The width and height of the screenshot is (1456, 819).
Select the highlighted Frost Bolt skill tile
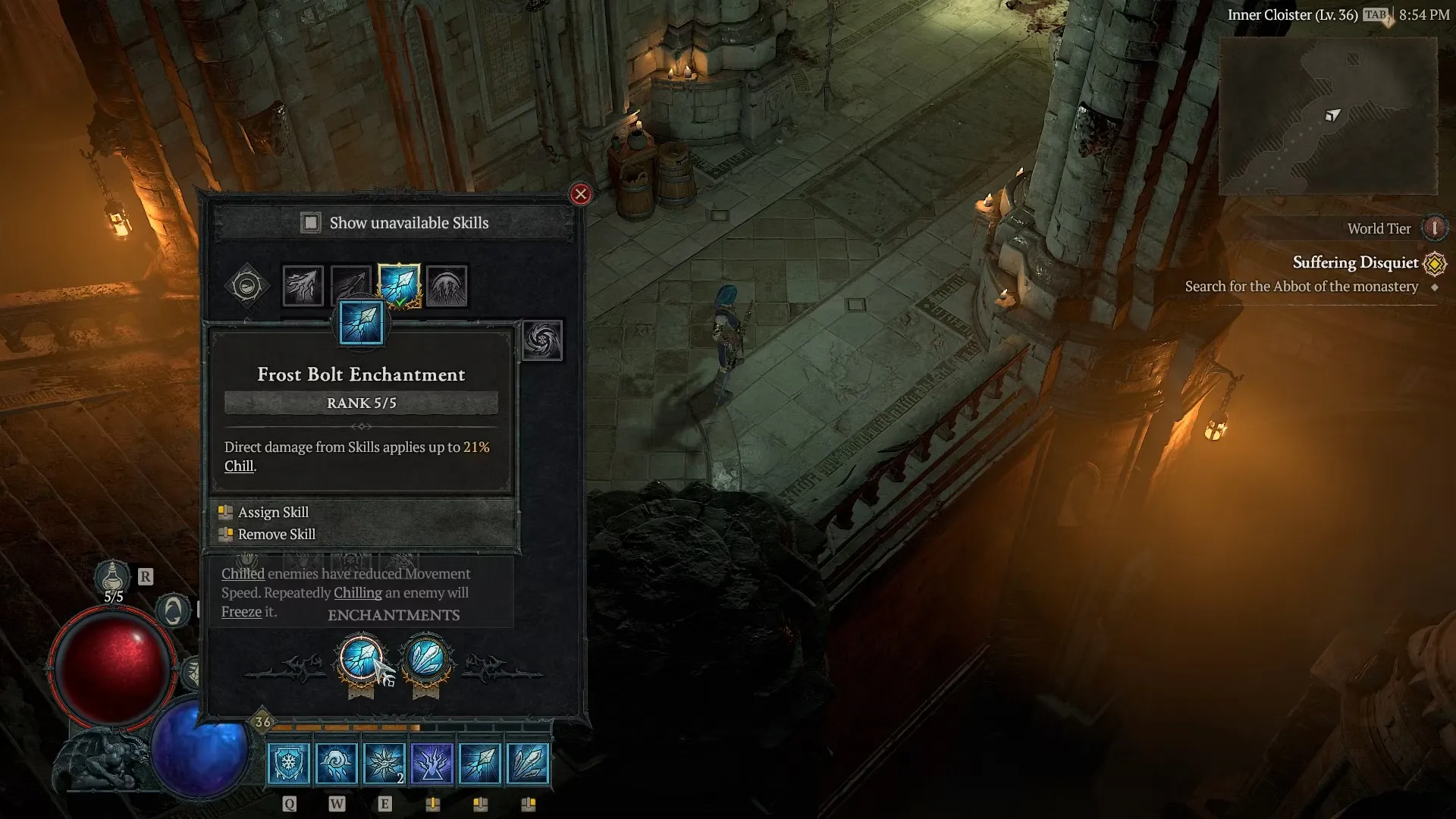[399, 286]
